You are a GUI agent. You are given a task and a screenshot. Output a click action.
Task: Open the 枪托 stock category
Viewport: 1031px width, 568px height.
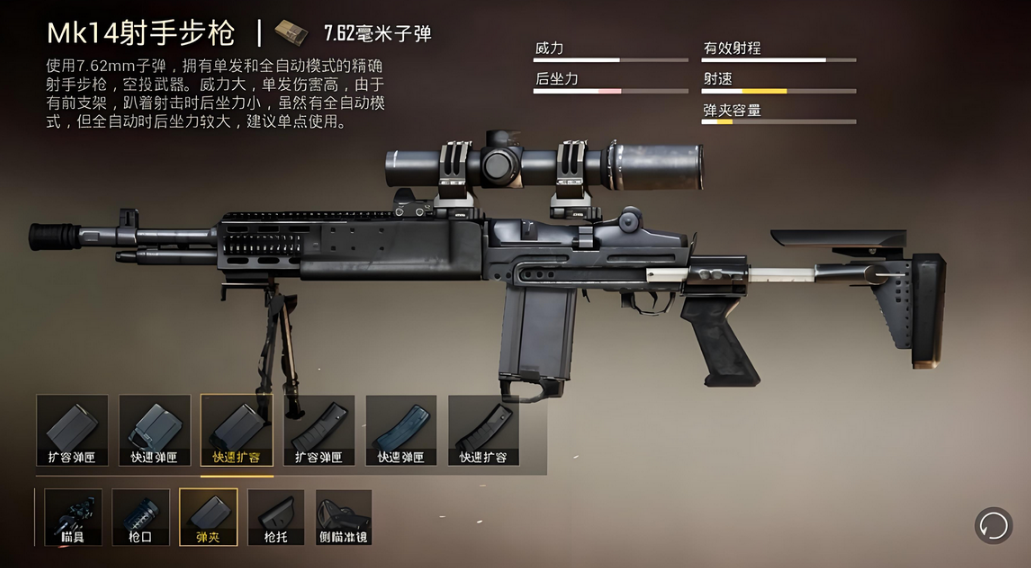(x=276, y=517)
